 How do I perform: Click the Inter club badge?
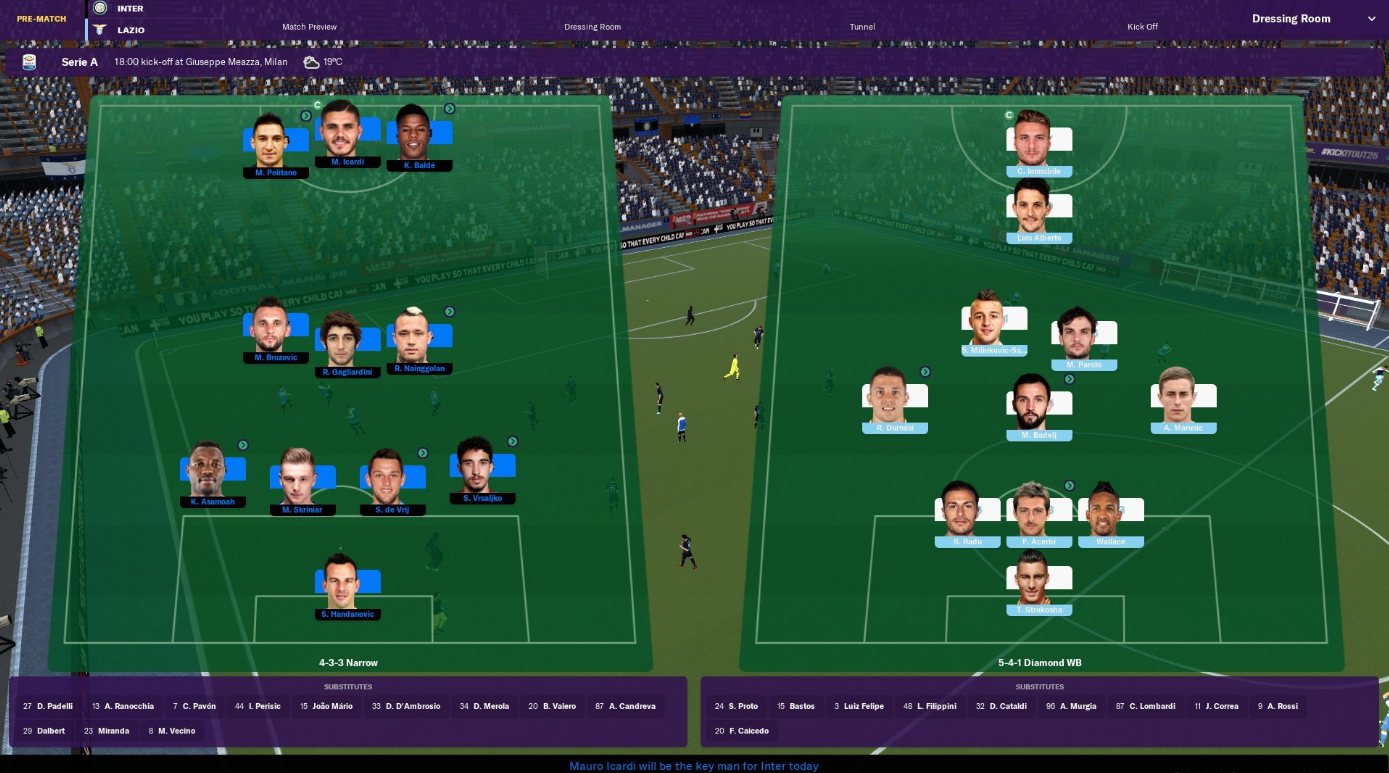click(x=99, y=8)
